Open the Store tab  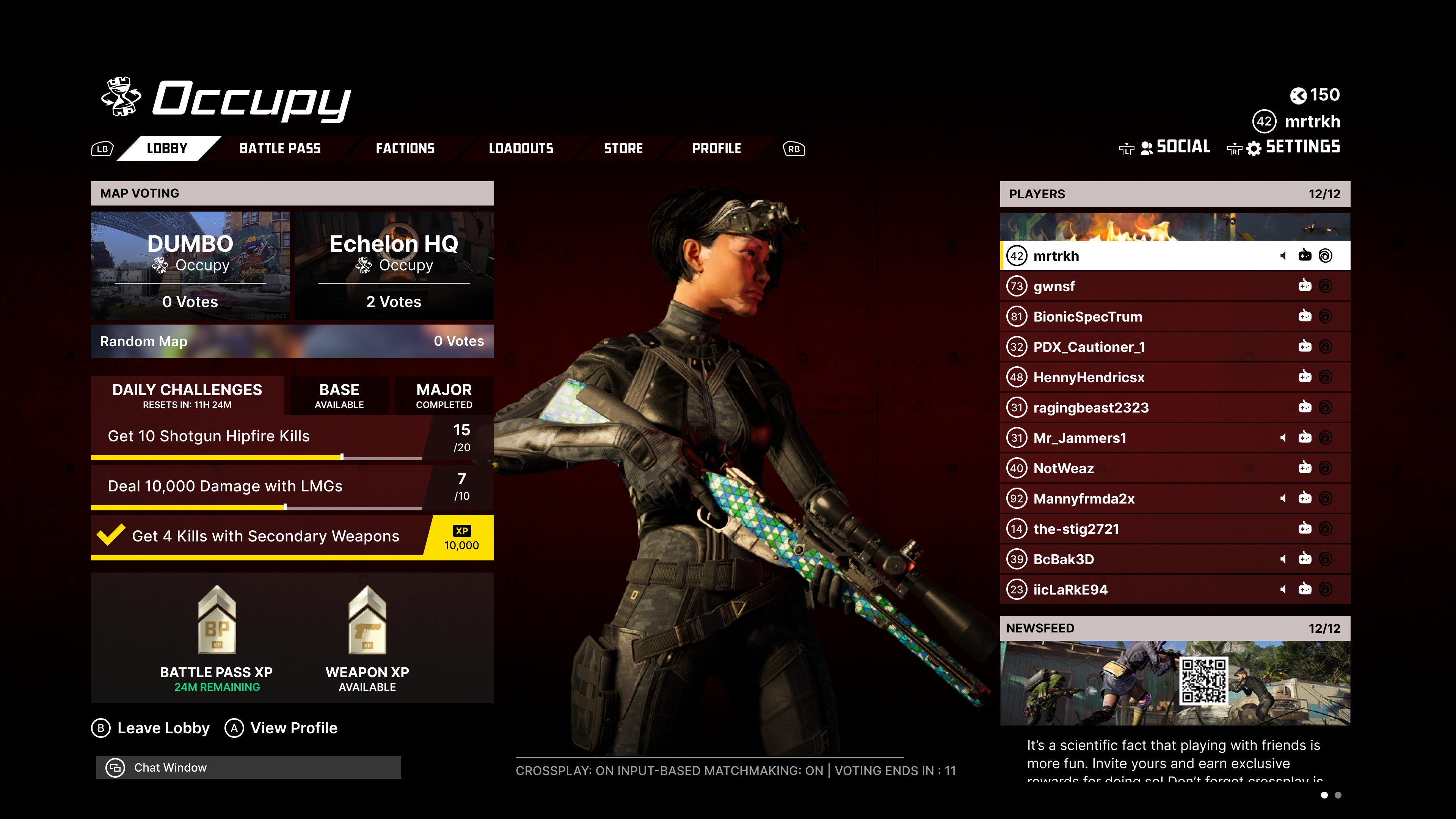[x=623, y=149]
